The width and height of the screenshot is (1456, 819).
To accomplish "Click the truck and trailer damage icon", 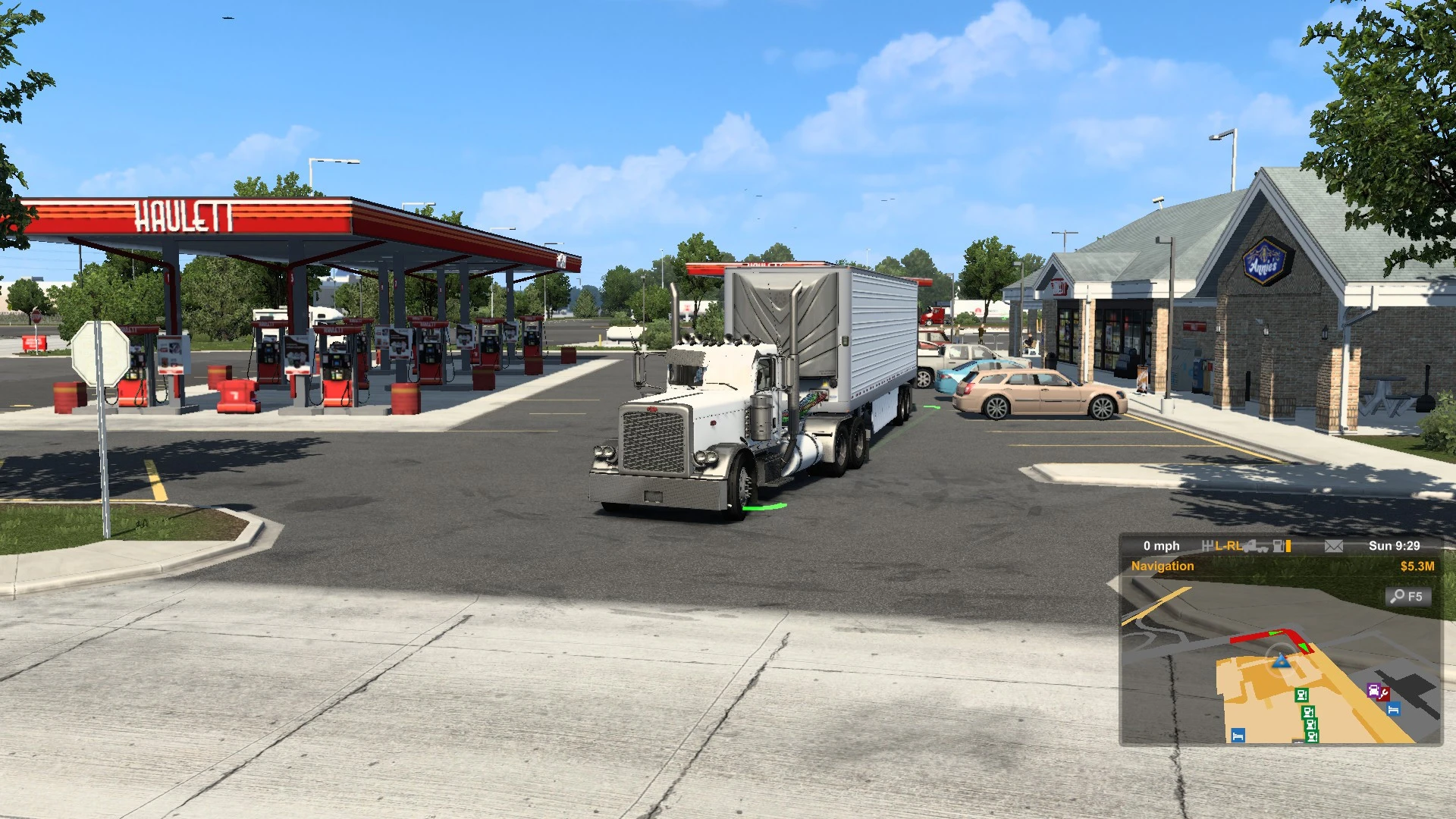I will (x=1255, y=548).
